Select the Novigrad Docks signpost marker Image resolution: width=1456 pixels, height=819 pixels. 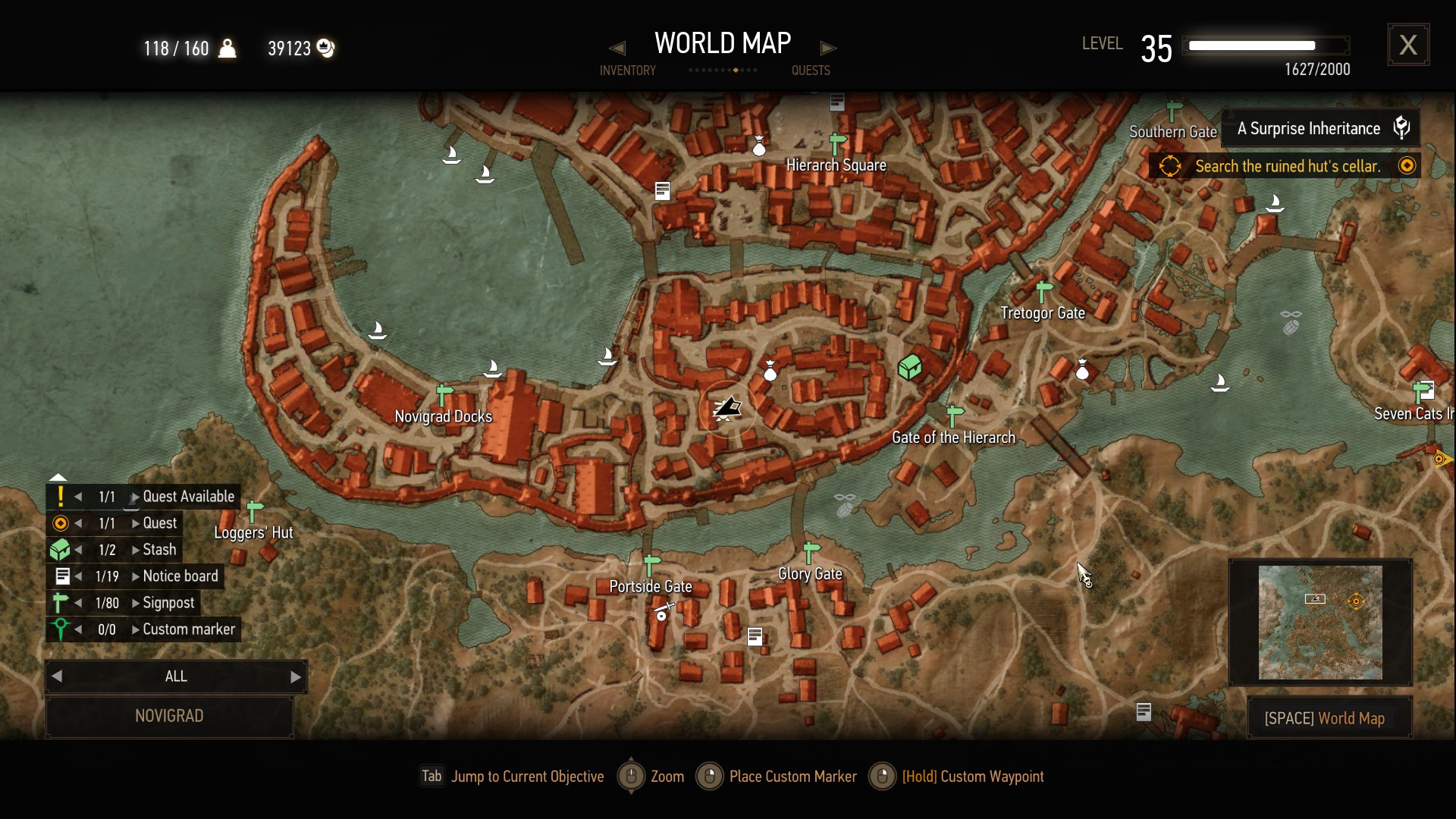click(444, 395)
